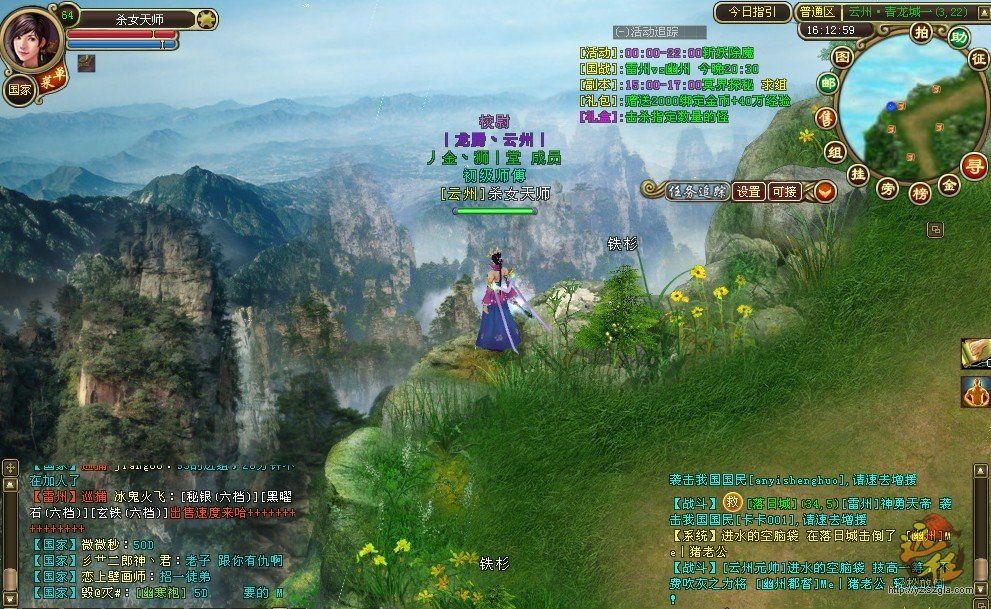The height and width of the screenshot is (609, 991).
Task: Click the 拍 auction button
Action: tap(921, 32)
